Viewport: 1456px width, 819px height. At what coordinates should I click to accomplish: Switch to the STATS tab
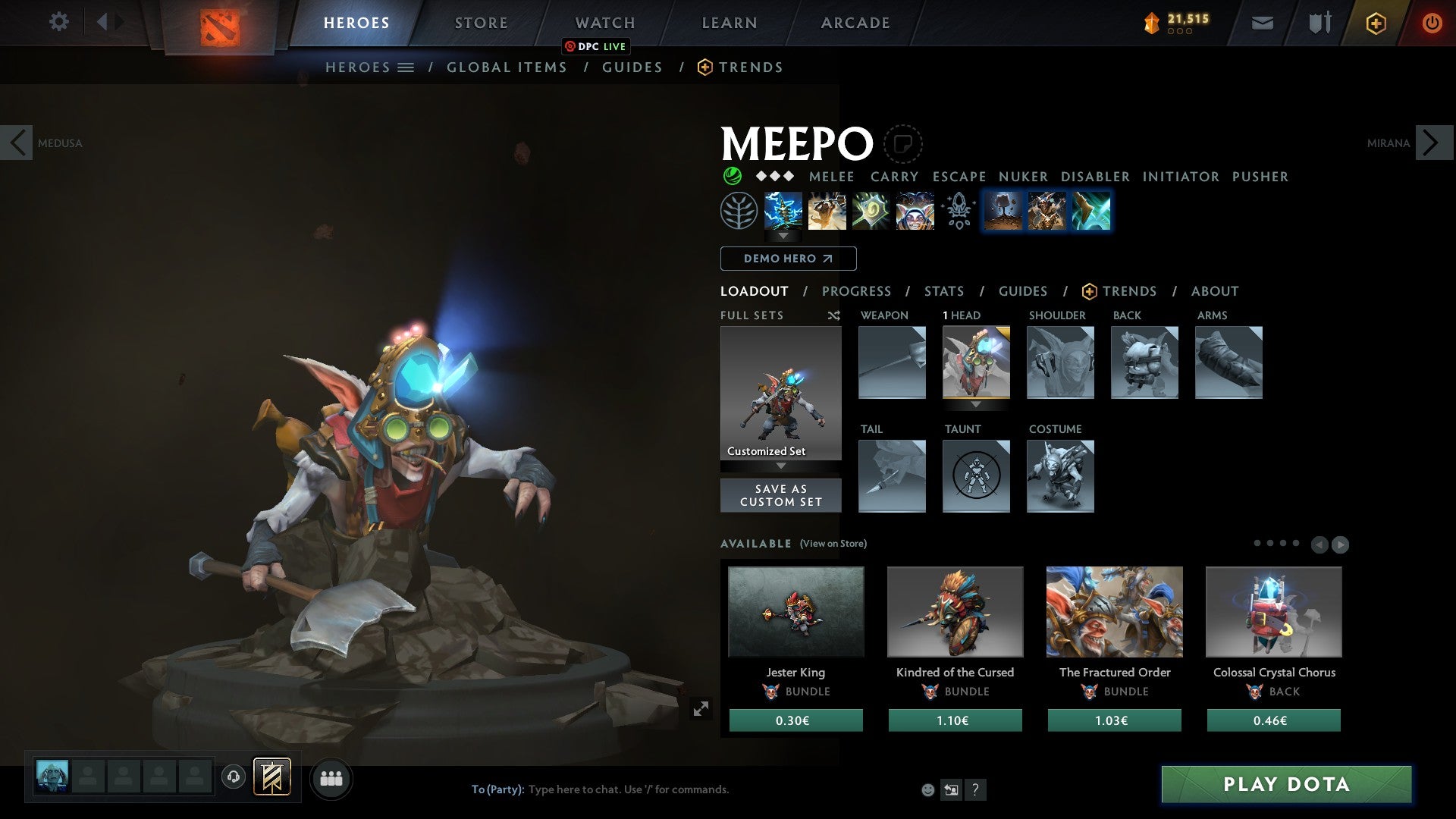[x=943, y=291]
